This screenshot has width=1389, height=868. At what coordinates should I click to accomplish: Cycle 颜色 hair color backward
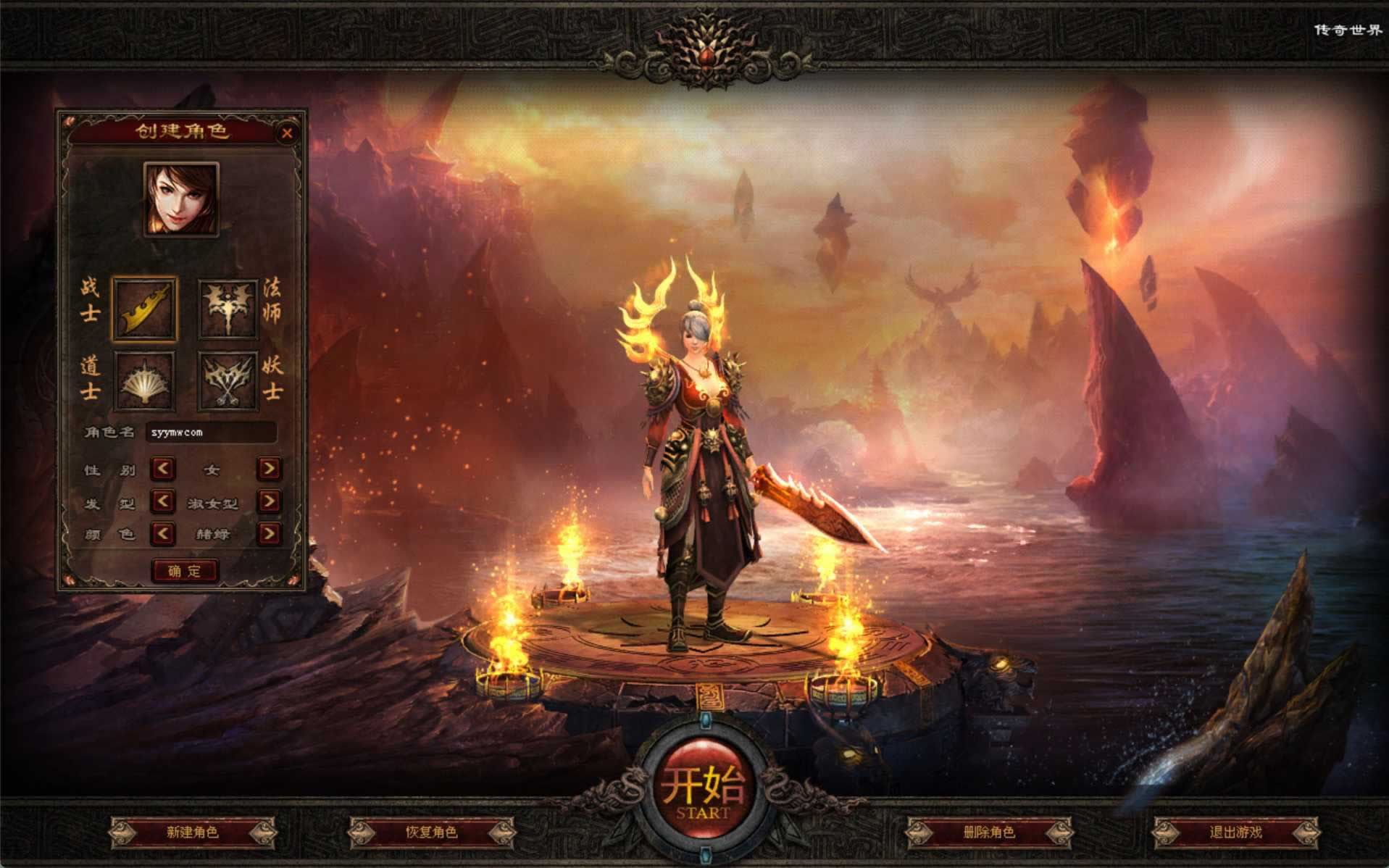tap(163, 534)
